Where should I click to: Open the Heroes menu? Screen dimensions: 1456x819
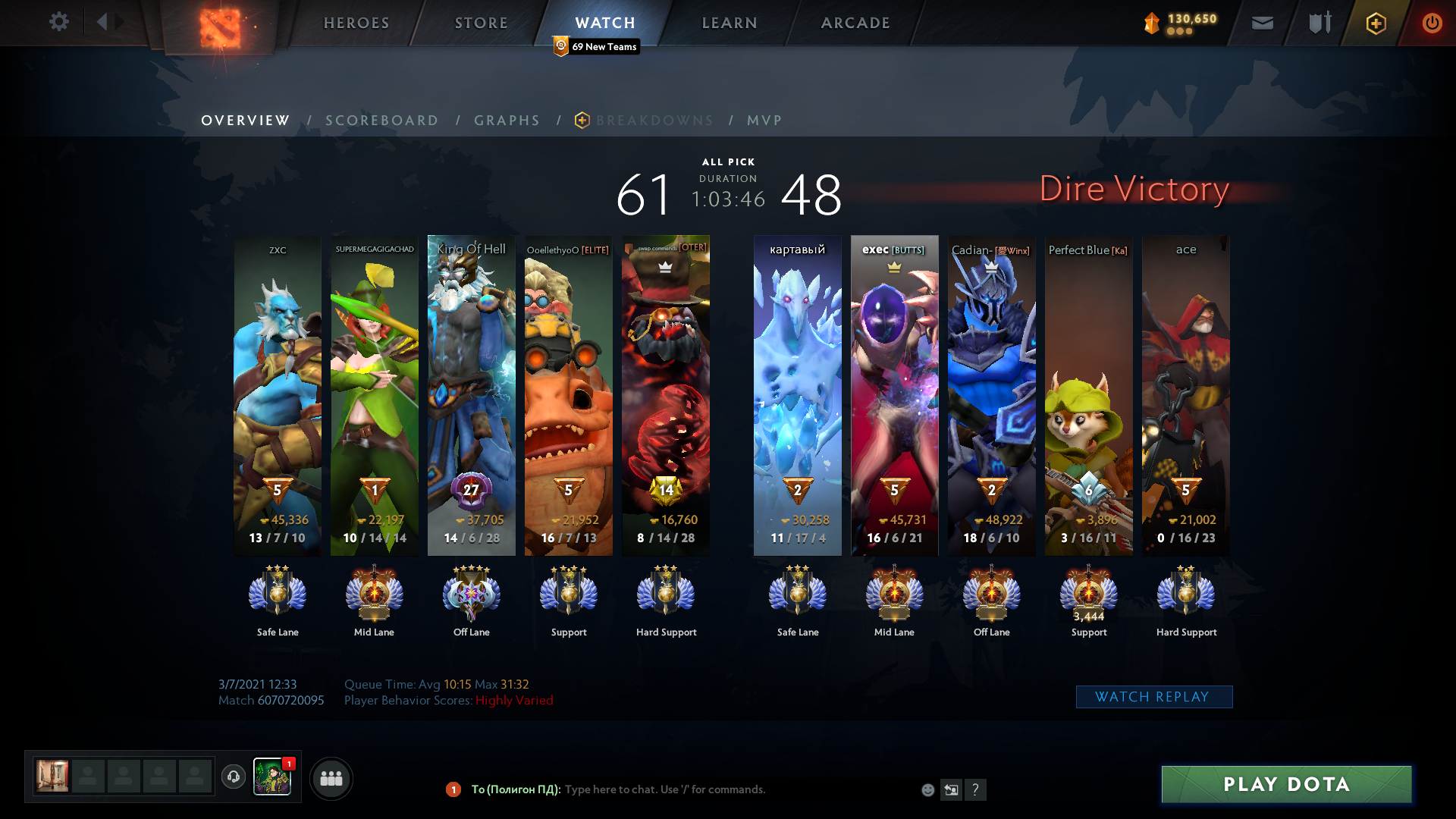click(x=356, y=23)
